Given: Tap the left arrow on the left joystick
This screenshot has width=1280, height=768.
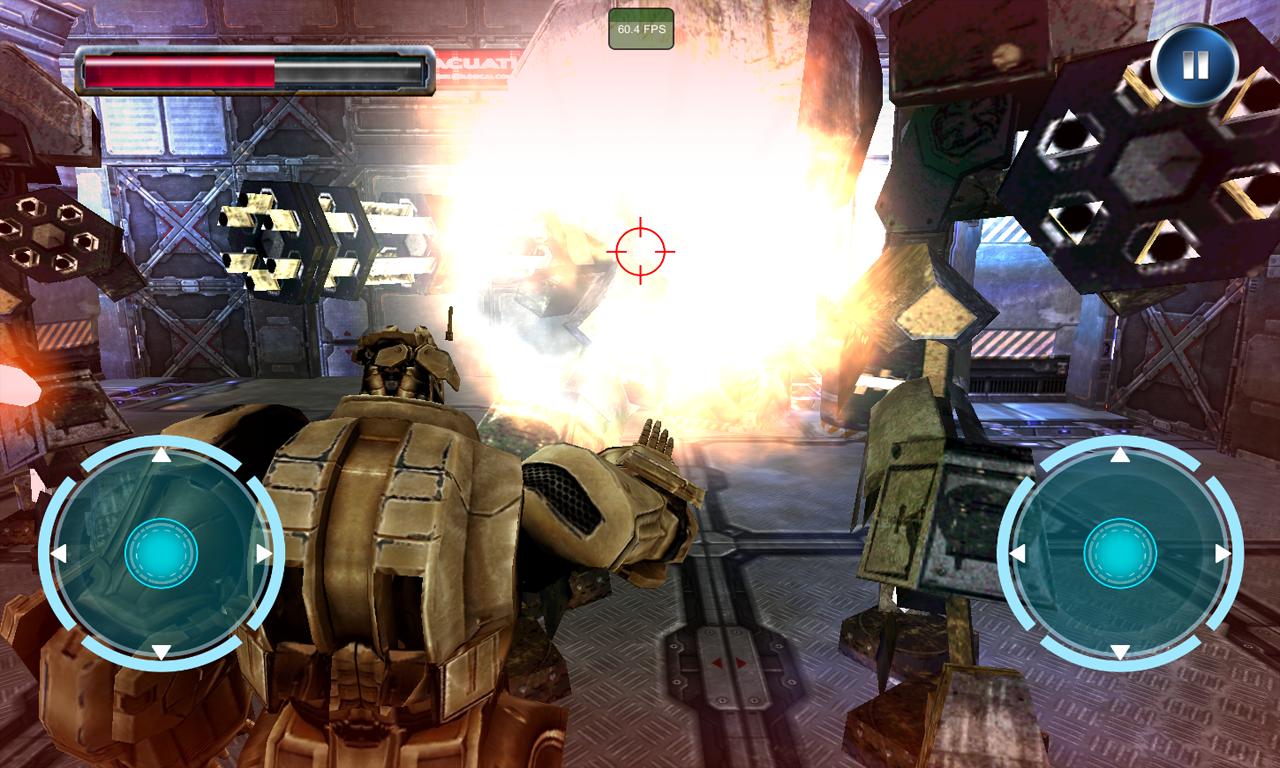Looking at the screenshot, I should click(x=59, y=553).
